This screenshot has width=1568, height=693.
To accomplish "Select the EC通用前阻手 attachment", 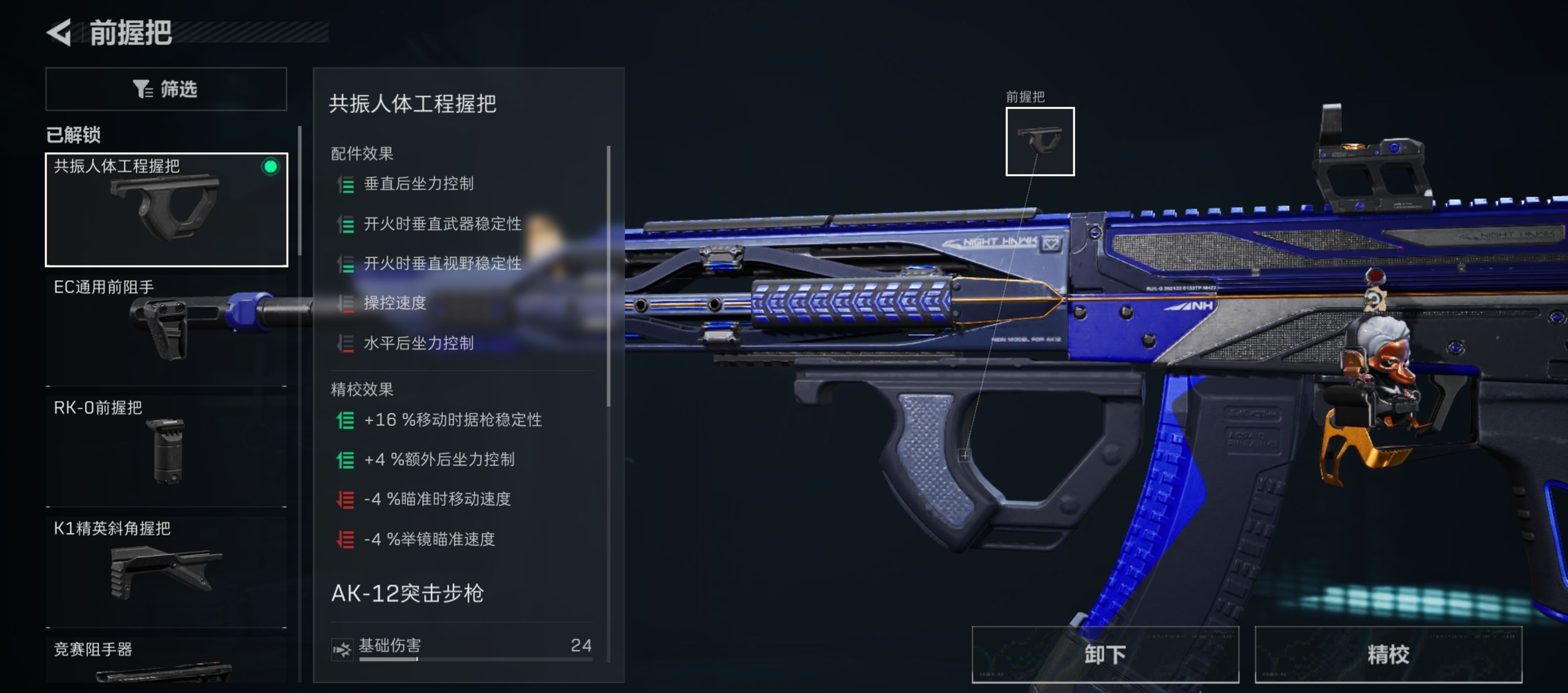I will (x=164, y=329).
